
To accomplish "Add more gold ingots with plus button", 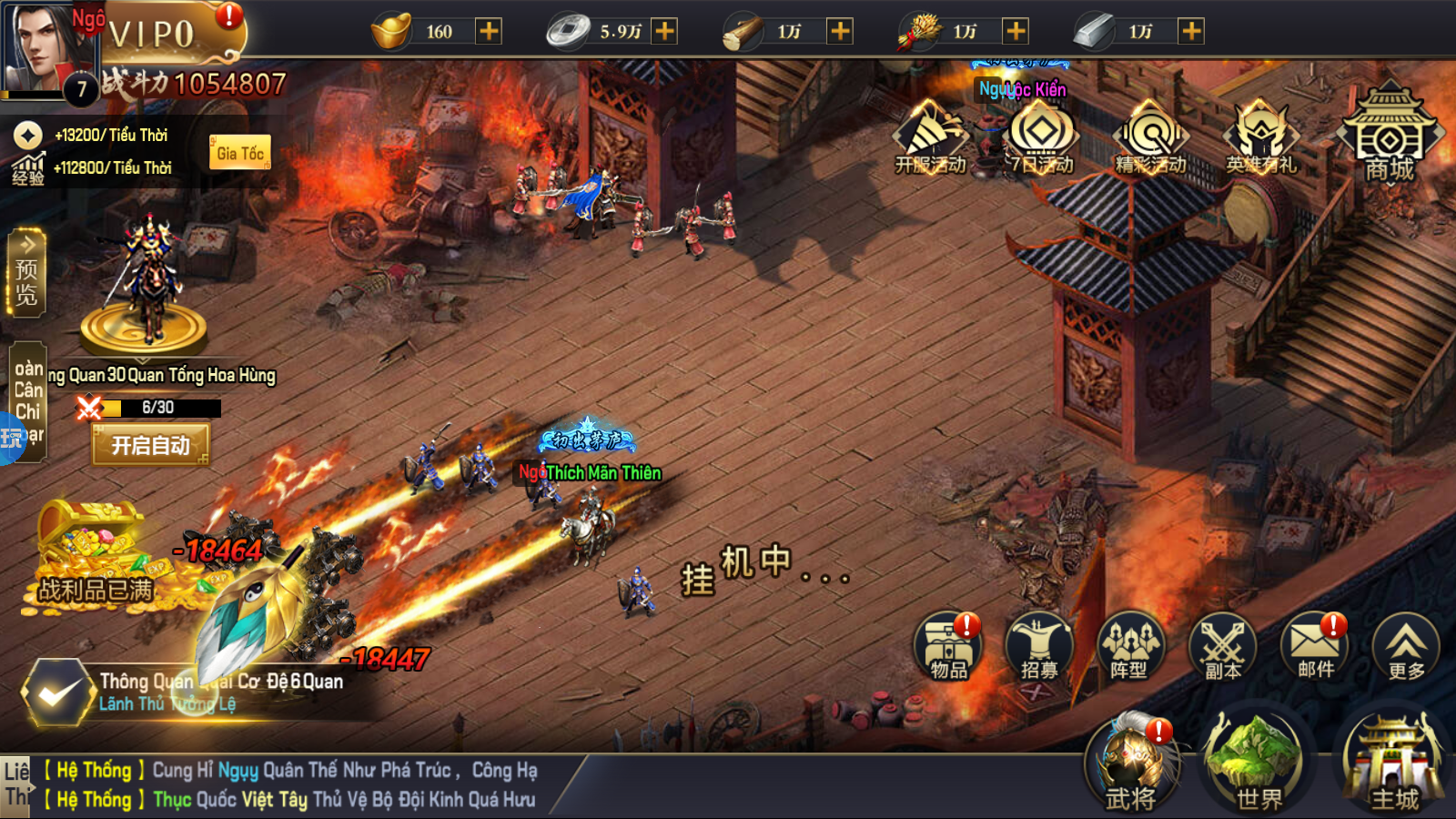I will coord(489,32).
